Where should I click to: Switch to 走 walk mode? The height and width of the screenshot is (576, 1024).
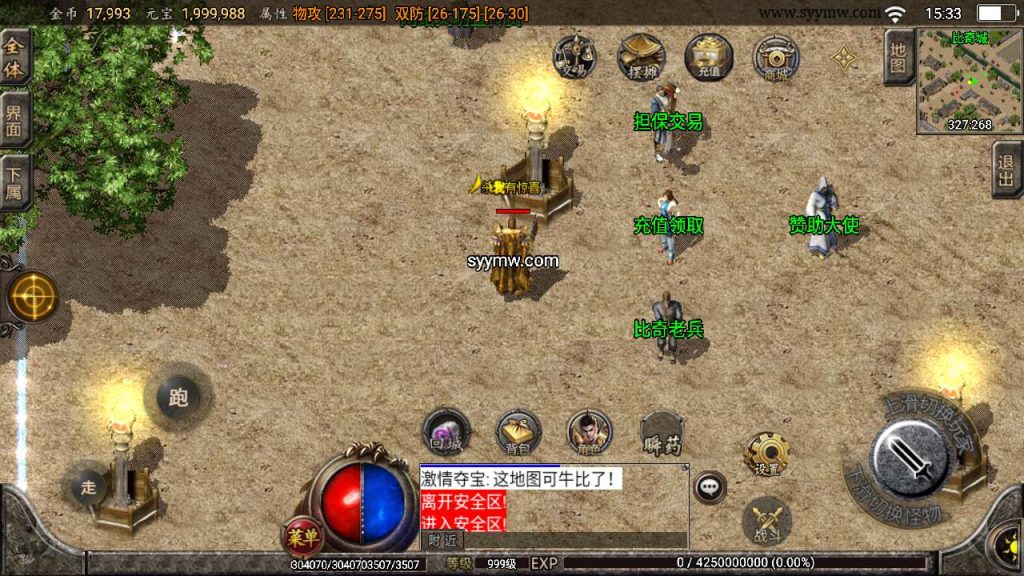(89, 487)
